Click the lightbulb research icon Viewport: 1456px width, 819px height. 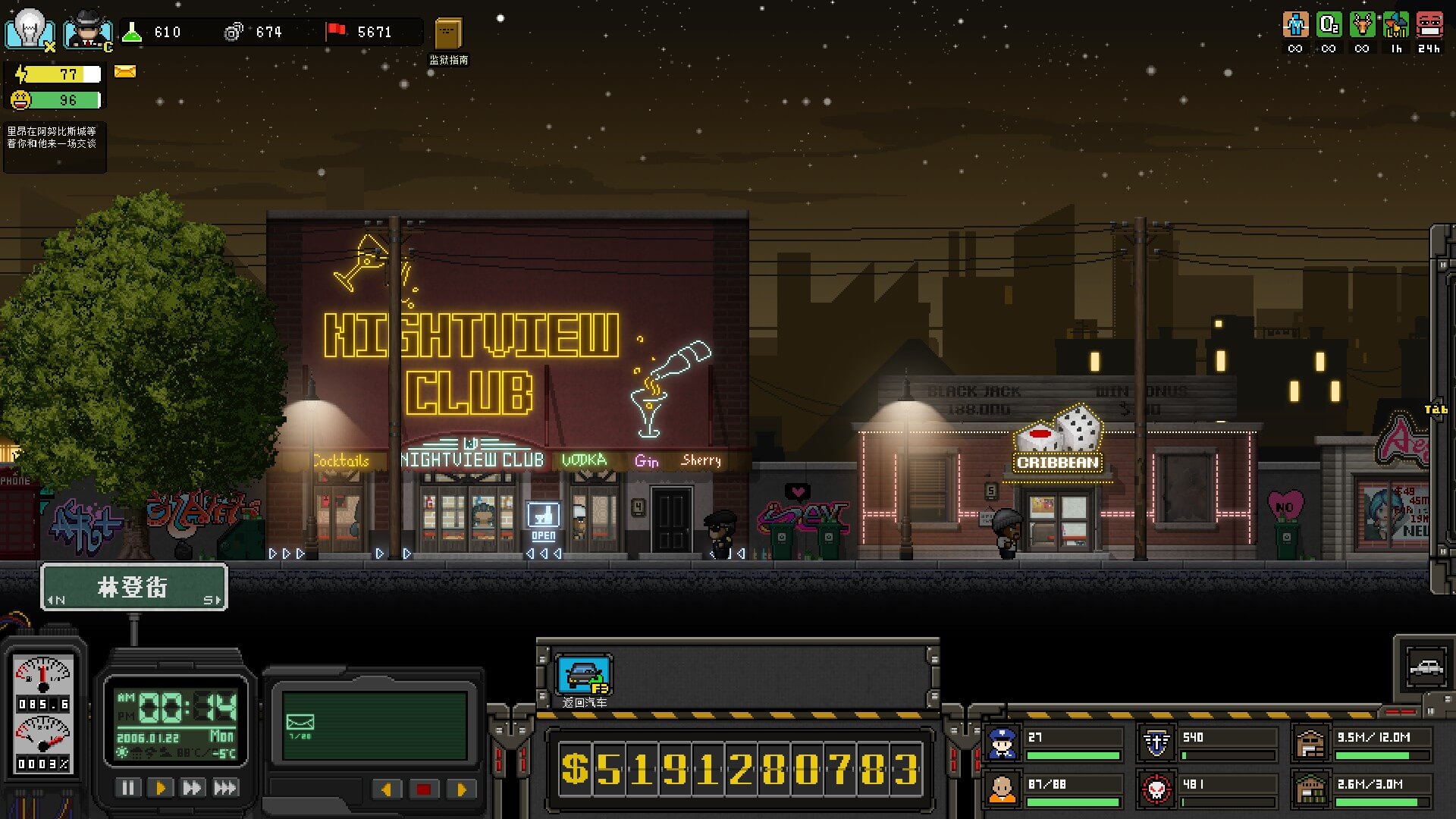[30, 30]
